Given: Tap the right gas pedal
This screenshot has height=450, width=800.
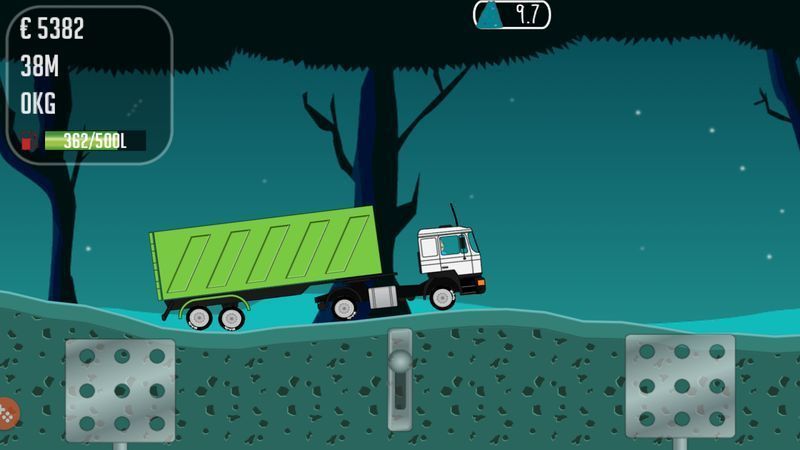Looking at the screenshot, I should 680,385.
